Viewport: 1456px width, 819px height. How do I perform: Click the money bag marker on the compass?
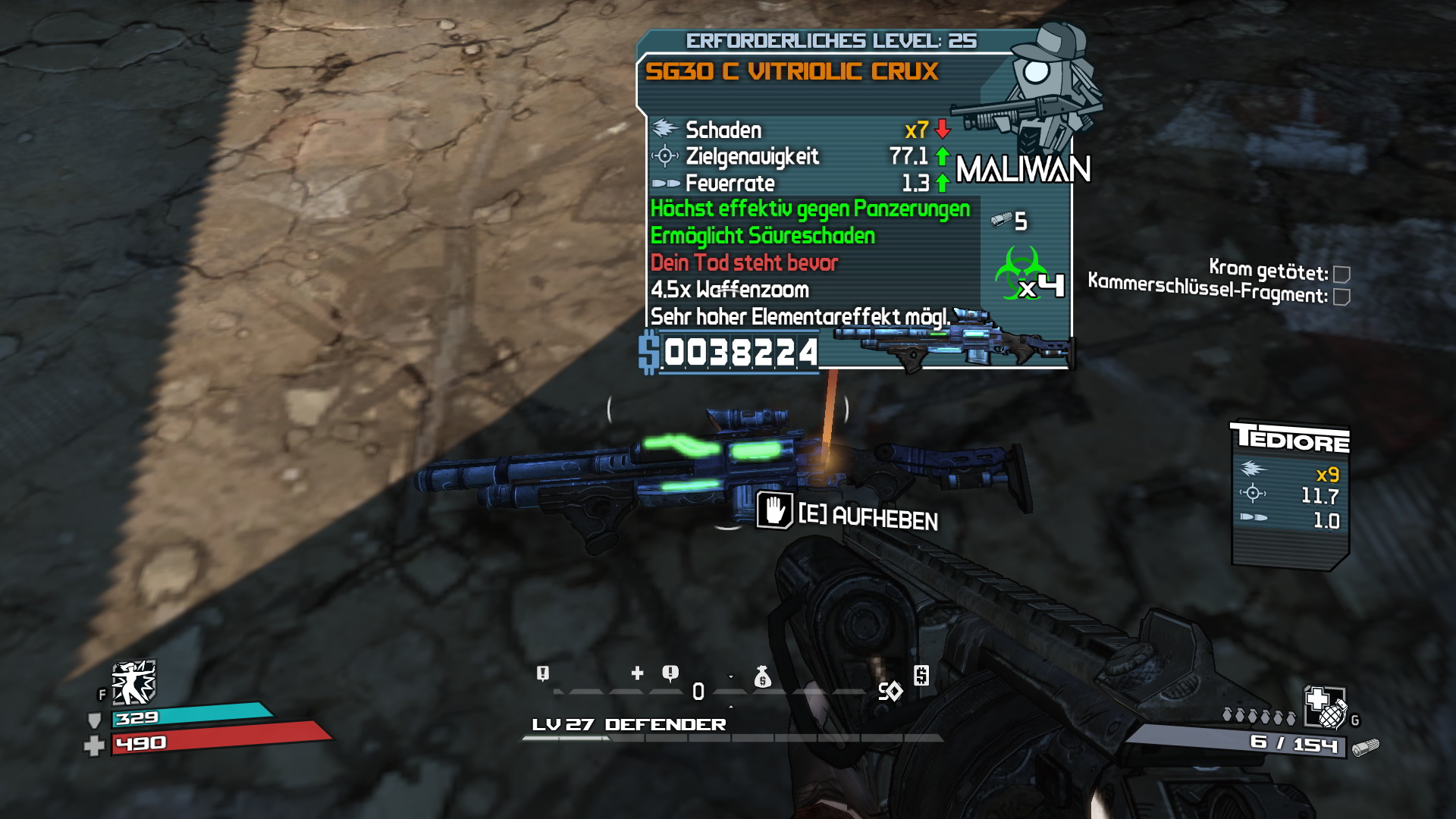tap(762, 676)
